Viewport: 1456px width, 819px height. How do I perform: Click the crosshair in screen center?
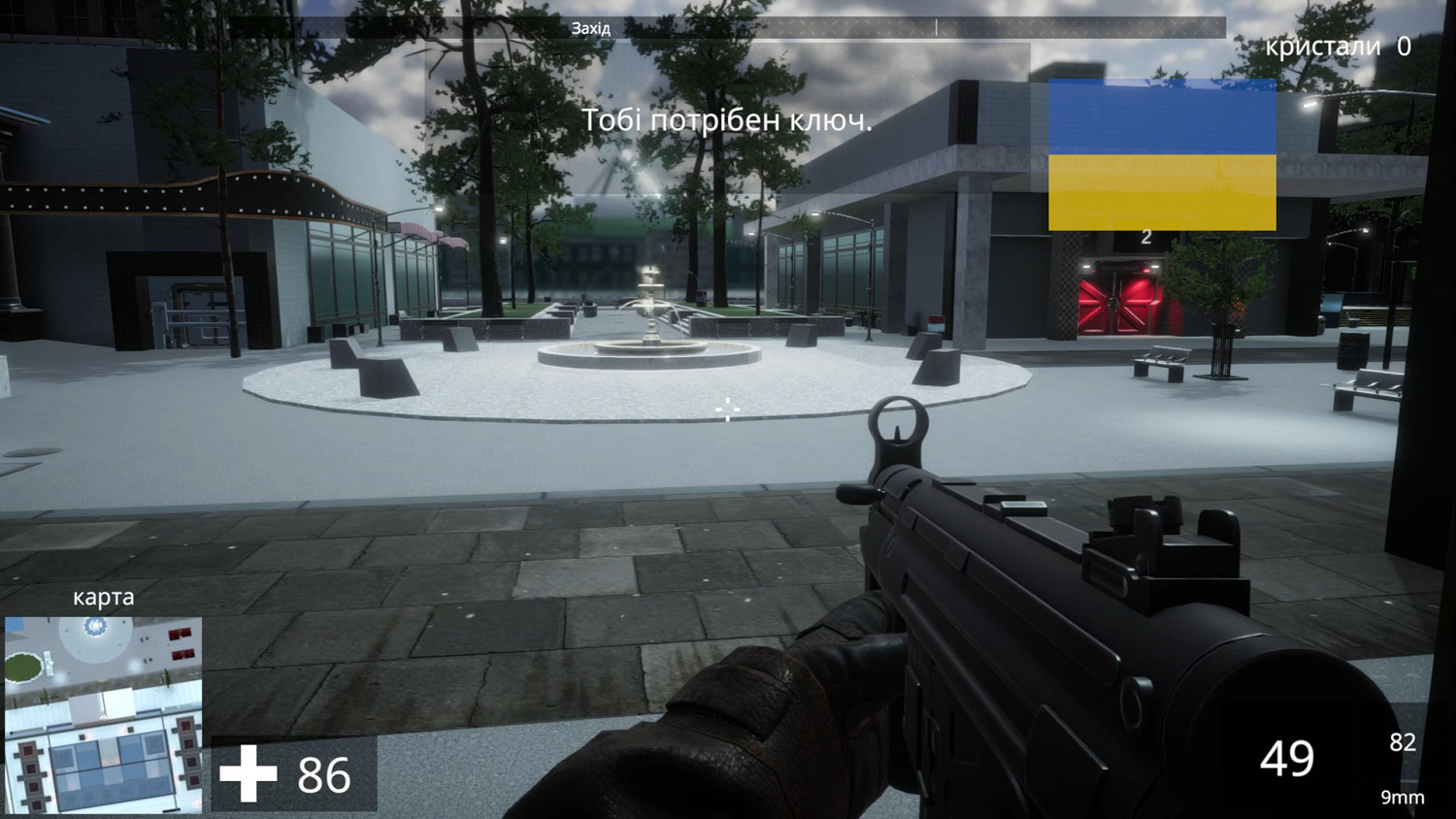728,409
